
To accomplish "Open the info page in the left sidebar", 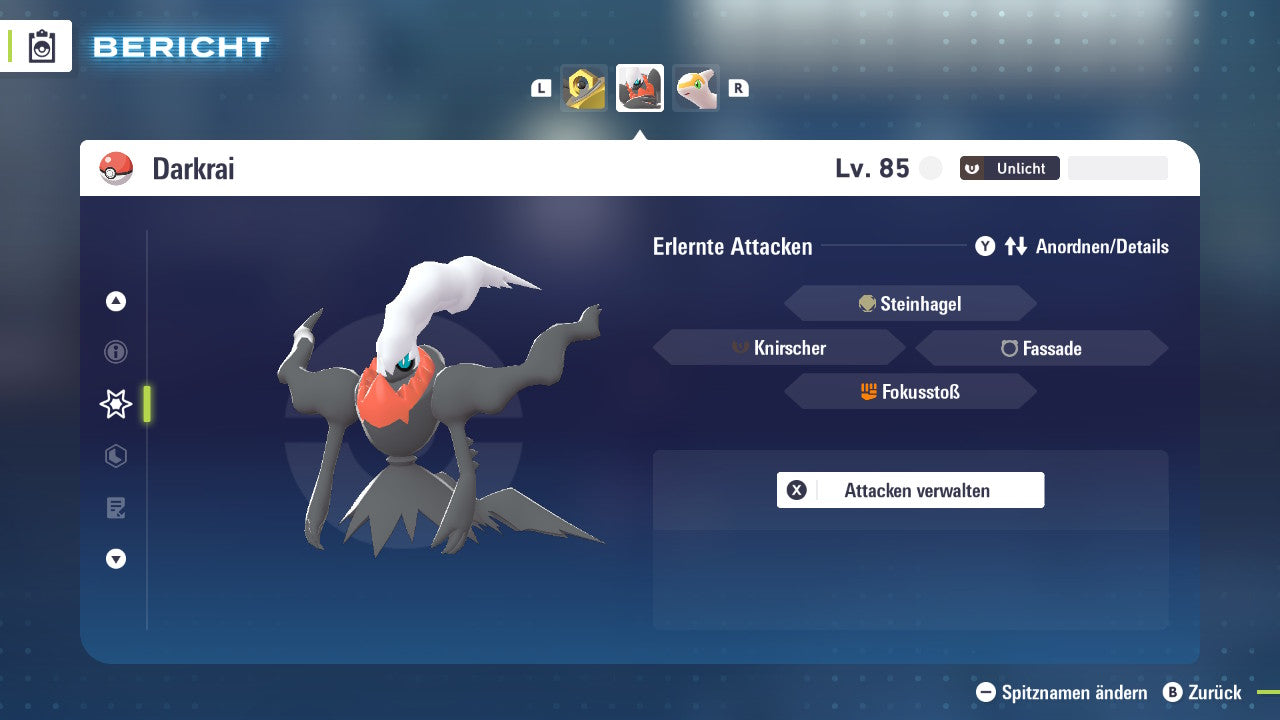I will (115, 352).
